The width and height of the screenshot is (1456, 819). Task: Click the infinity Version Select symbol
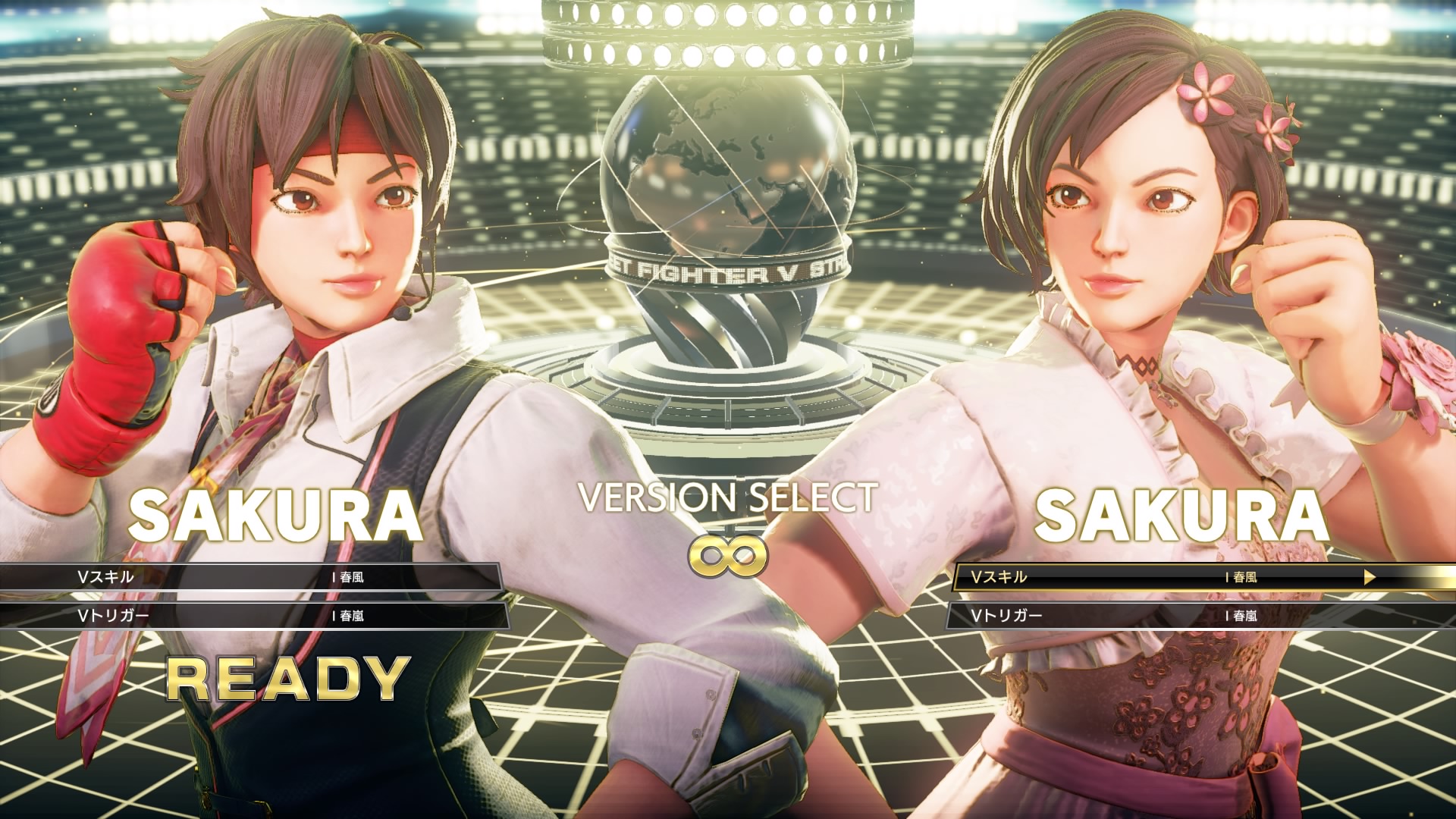click(726, 557)
